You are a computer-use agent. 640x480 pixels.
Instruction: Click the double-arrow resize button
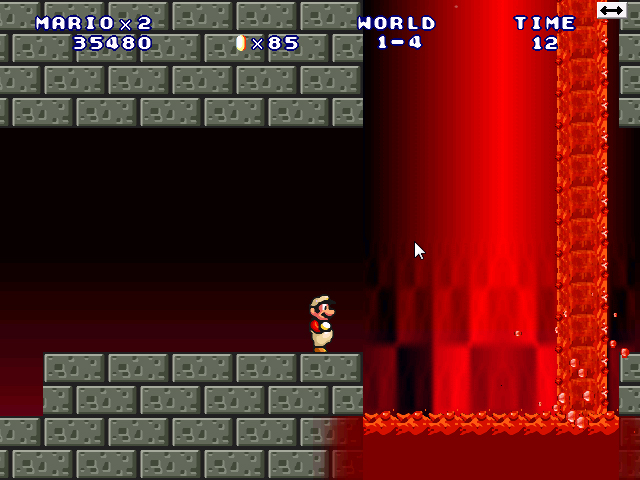[x=611, y=10]
